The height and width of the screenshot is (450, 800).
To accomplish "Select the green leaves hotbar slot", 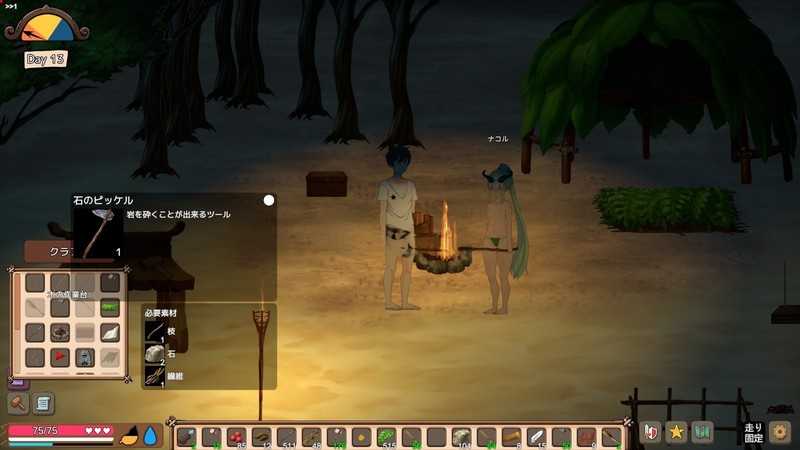I will coord(387,437).
